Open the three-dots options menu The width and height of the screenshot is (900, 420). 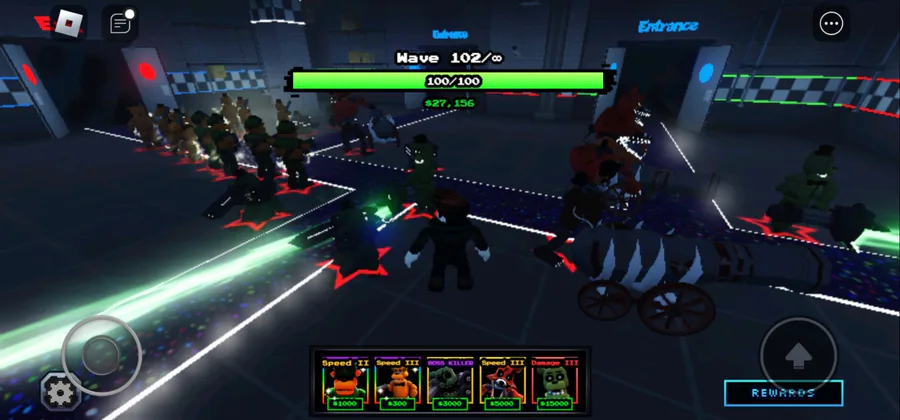click(831, 24)
